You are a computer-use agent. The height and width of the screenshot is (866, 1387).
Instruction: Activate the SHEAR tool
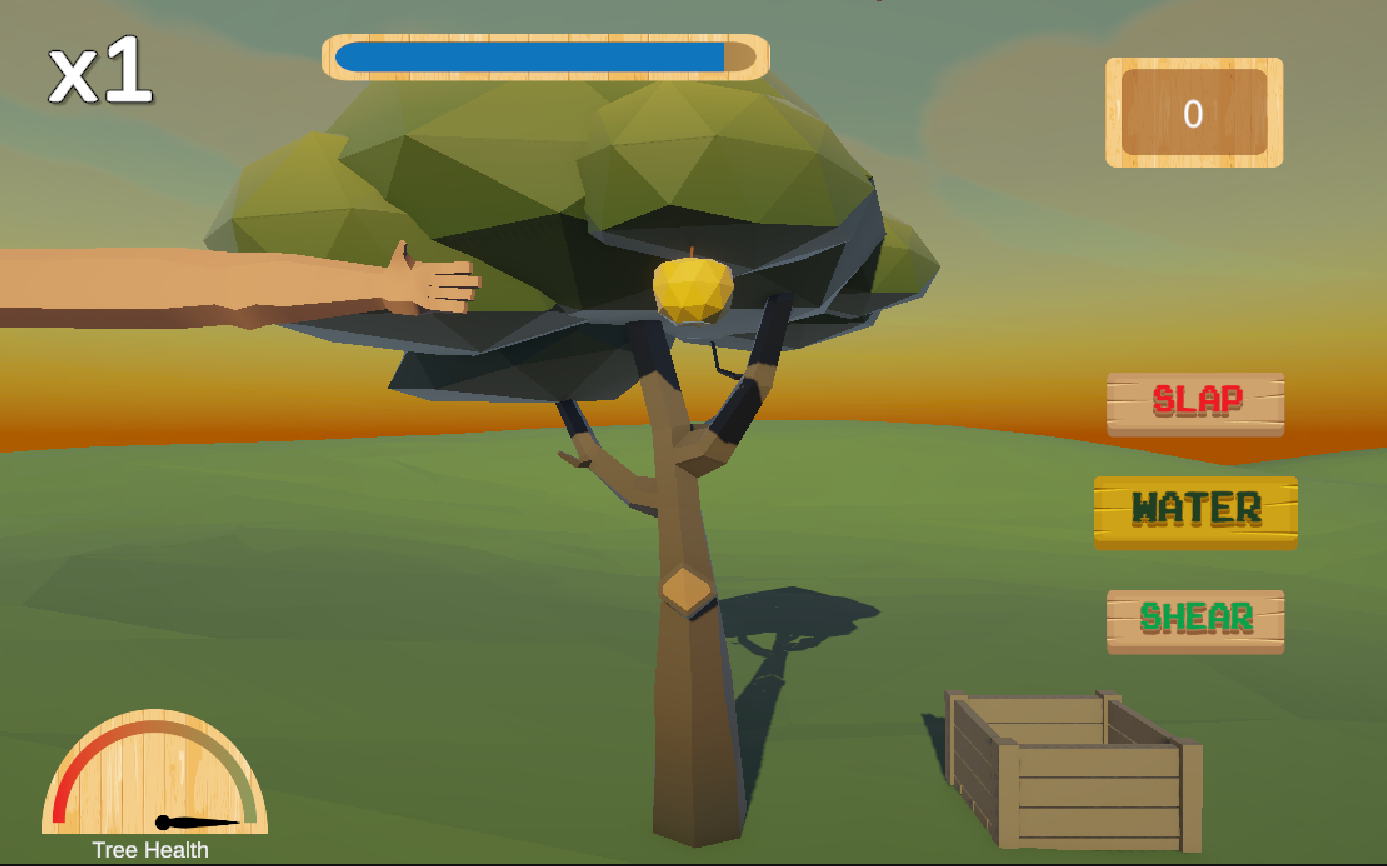[1194, 620]
